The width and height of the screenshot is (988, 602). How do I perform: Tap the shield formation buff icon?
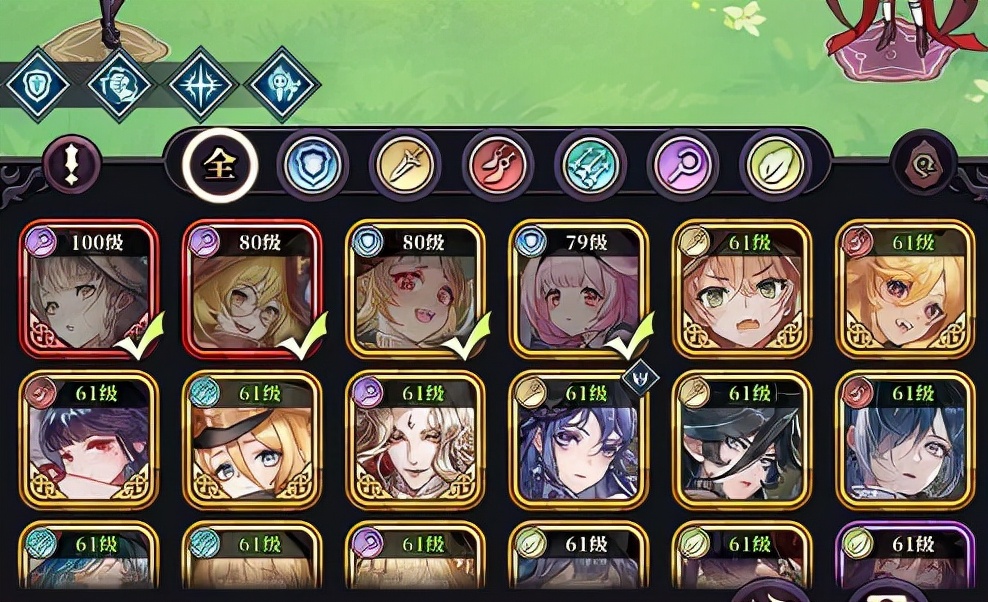38,86
